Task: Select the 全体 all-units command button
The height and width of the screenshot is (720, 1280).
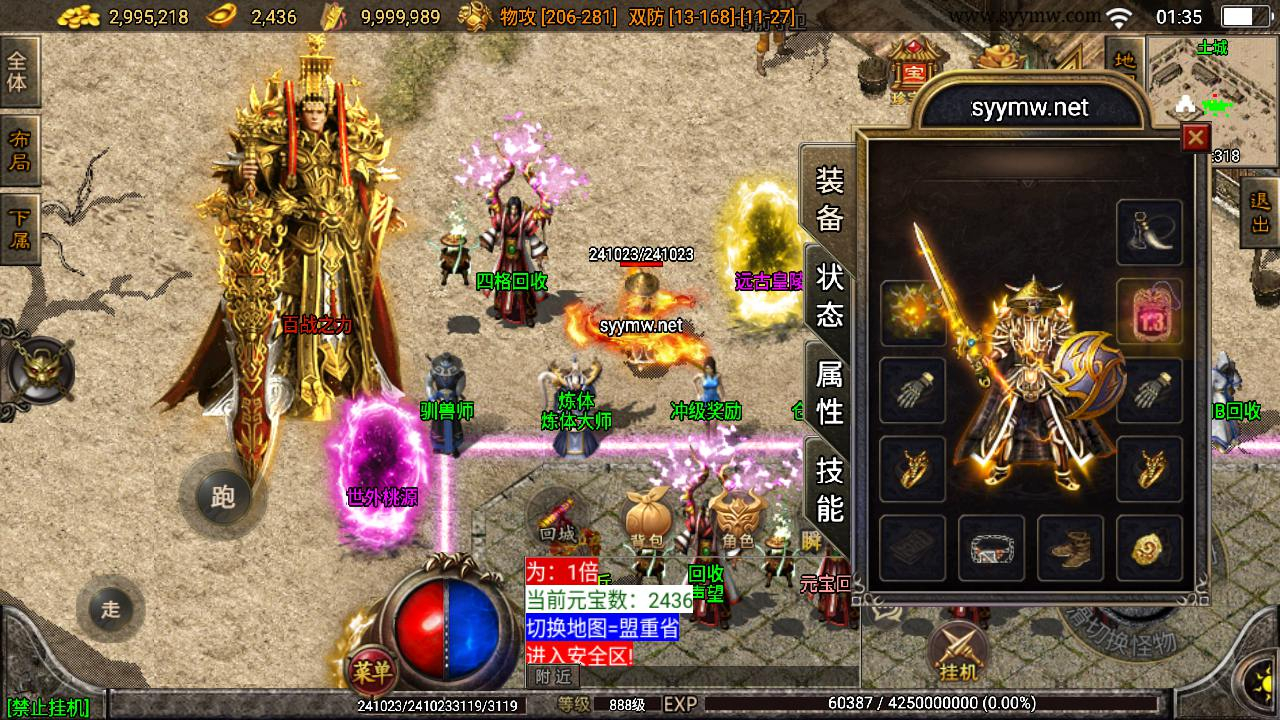Action: pyautogui.click(x=18, y=72)
